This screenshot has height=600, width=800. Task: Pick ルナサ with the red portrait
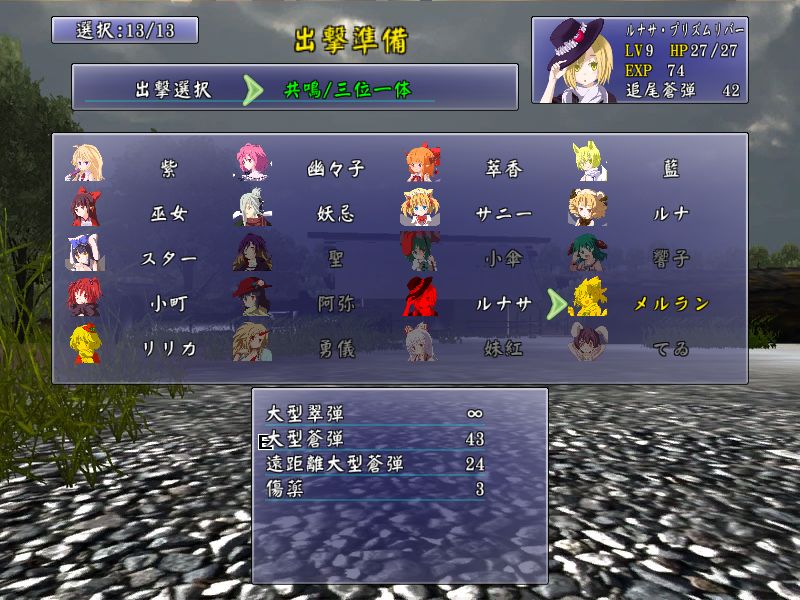pos(503,303)
